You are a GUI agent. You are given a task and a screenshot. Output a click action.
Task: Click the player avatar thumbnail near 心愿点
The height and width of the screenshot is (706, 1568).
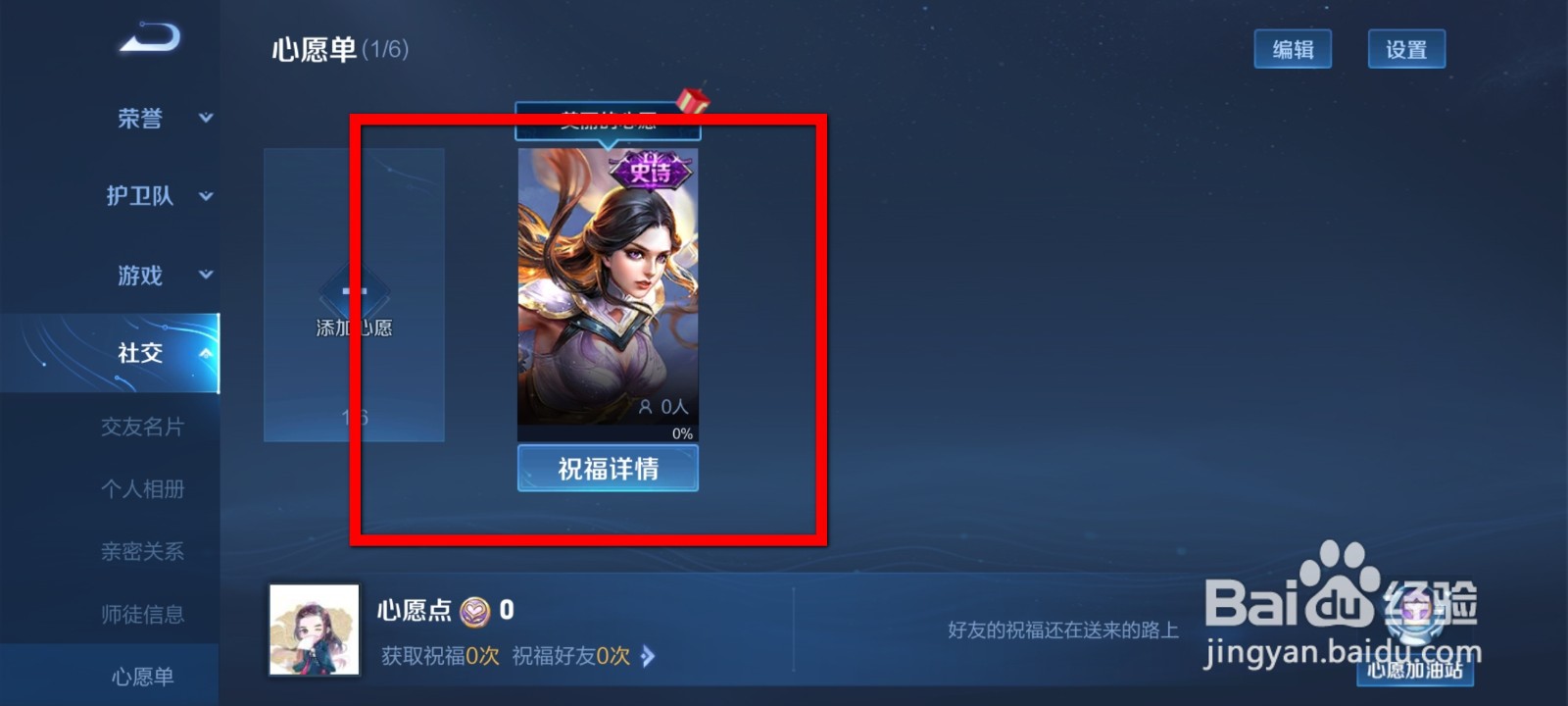[x=312, y=630]
